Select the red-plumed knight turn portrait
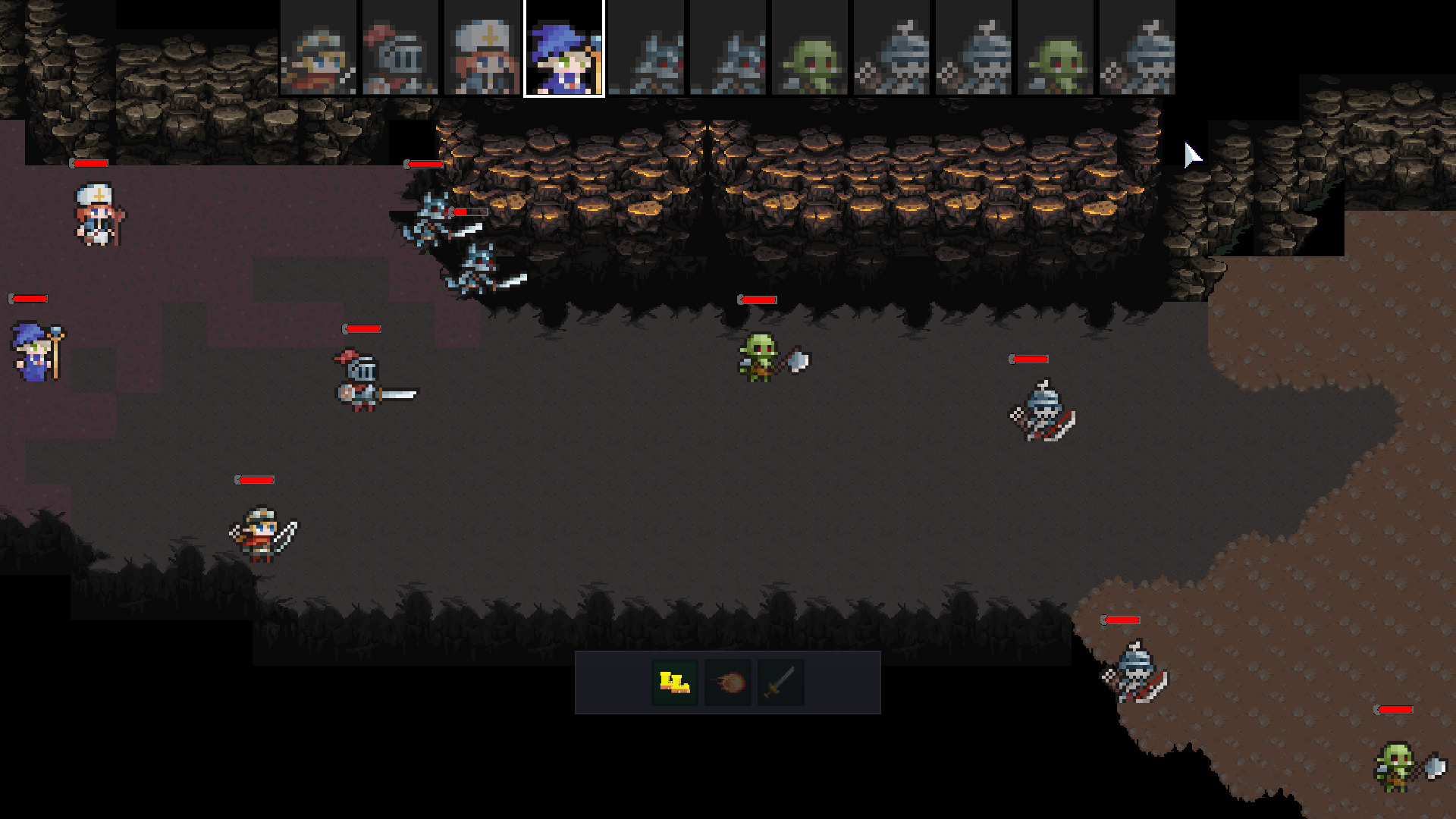1456x819 pixels. (x=400, y=49)
